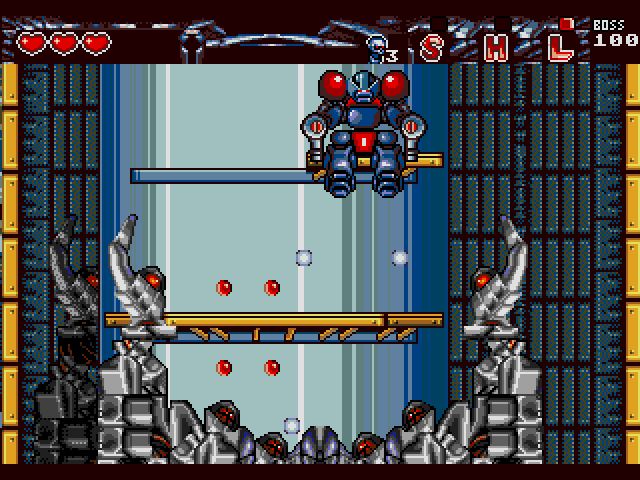Choose the L weapon icon
The width and height of the screenshot is (640, 480).
(561, 44)
